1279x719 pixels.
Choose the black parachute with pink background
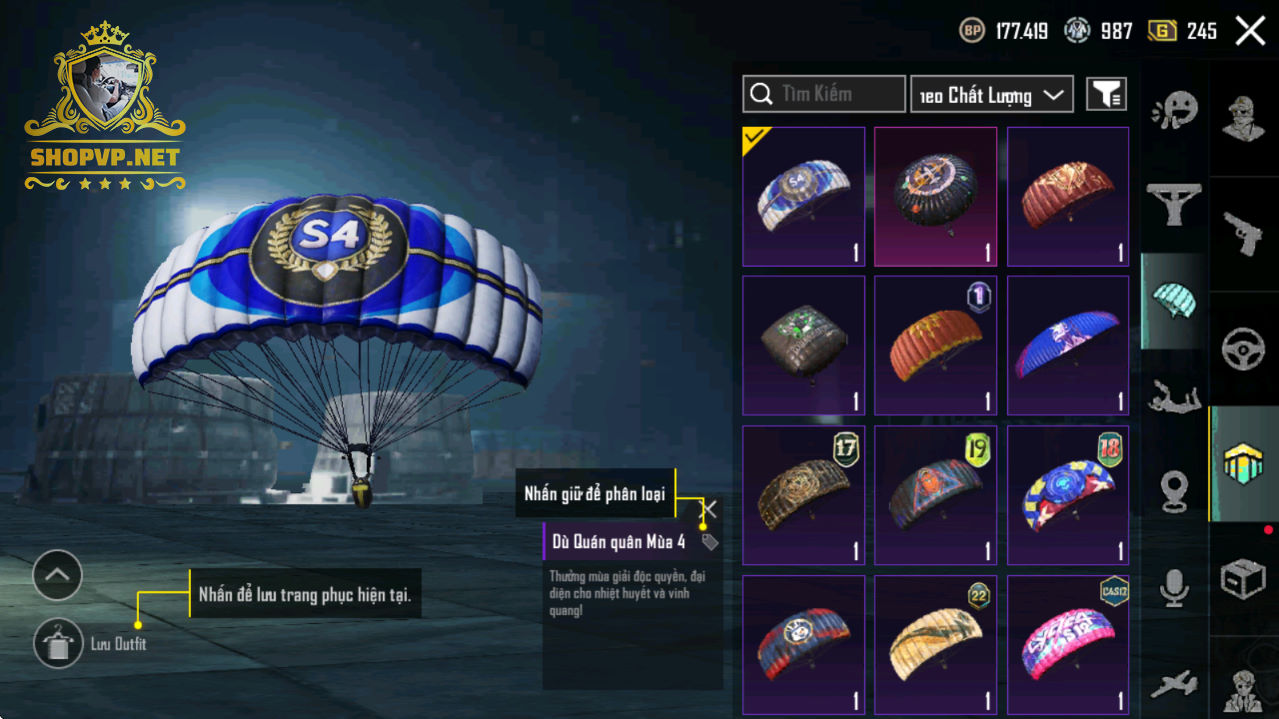click(935, 197)
